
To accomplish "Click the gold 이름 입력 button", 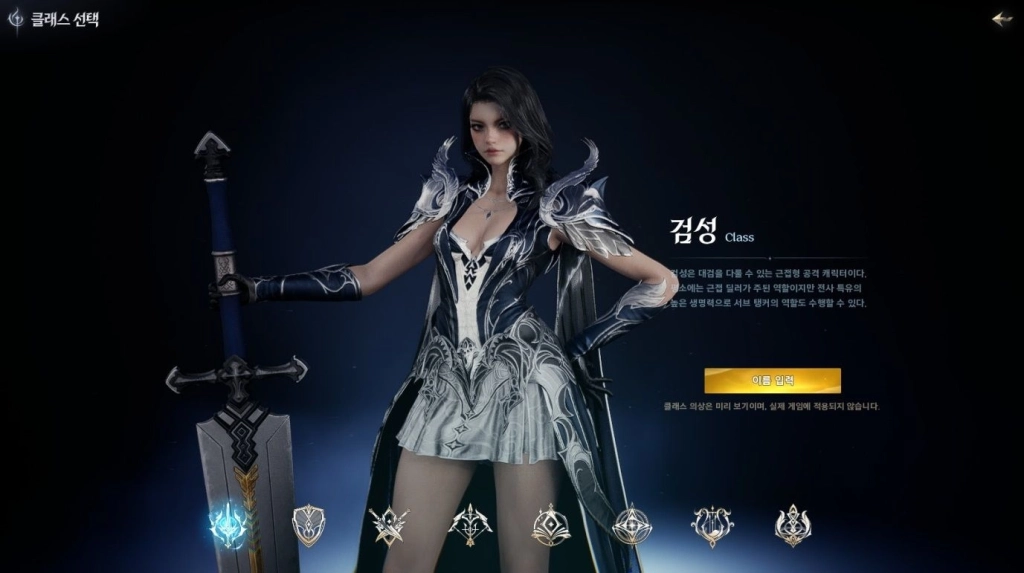I will click(772, 380).
